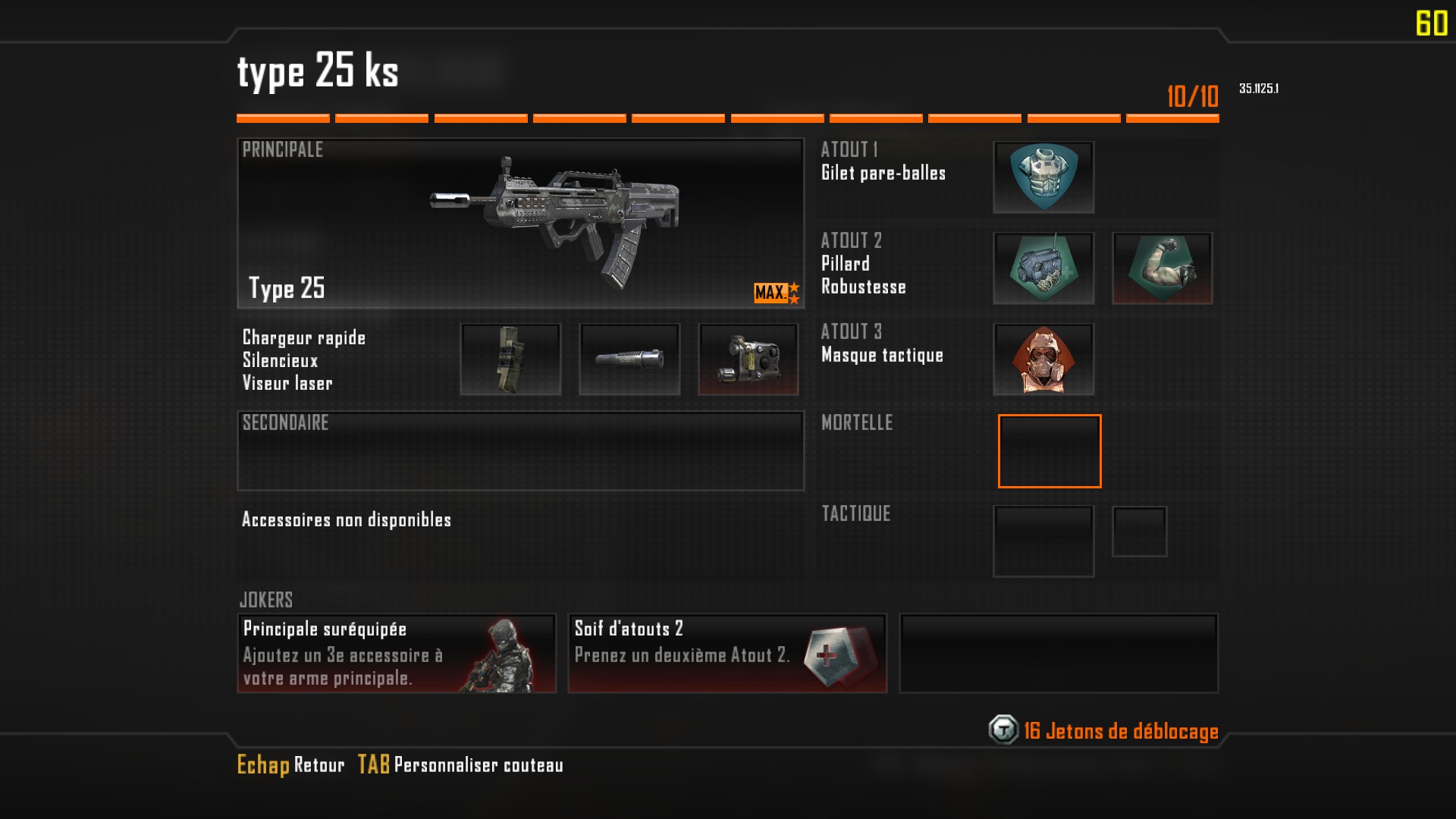Open the empty third joker slot
This screenshot has height=819, width=1456.
click(1059, 653)
